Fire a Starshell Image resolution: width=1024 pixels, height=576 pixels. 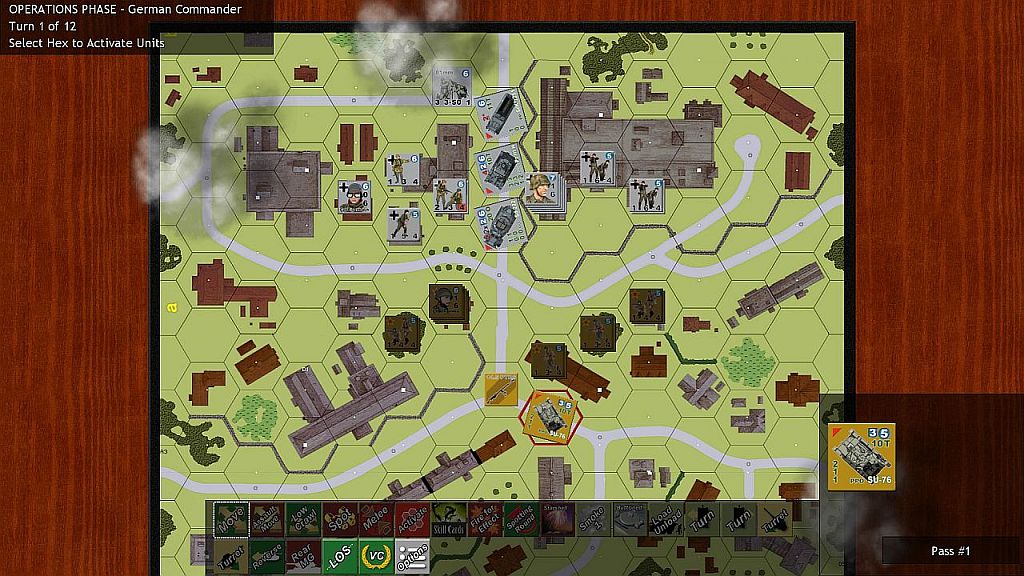[556, 519]
